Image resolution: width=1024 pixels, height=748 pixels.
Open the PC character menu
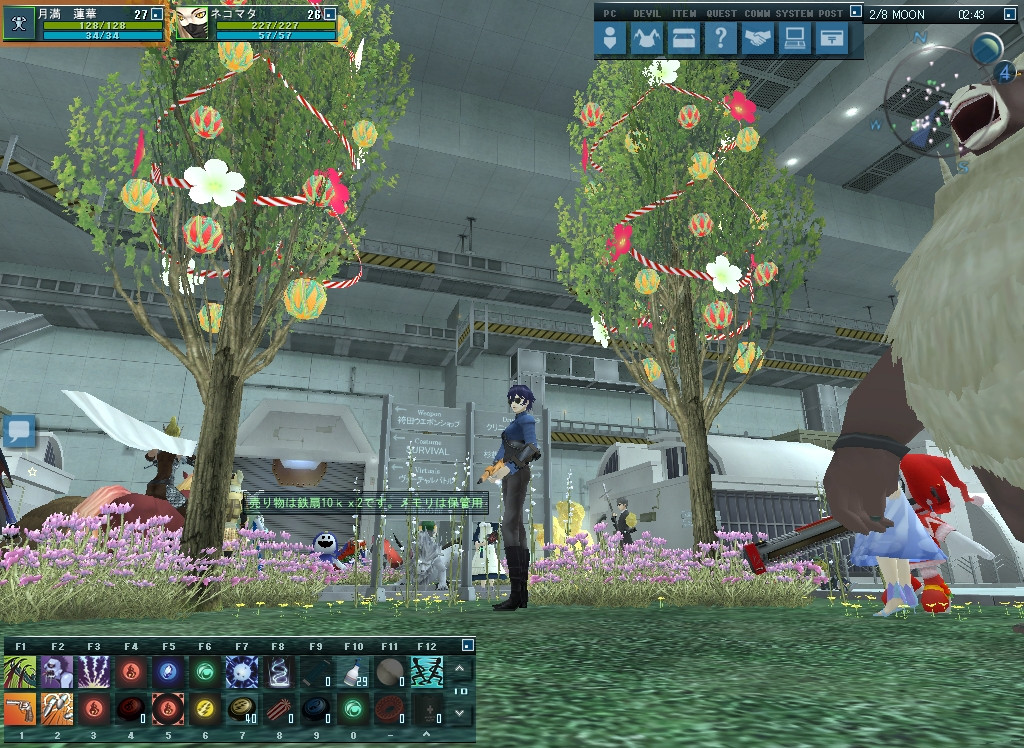pyautogui.click(x=612, y=39)
